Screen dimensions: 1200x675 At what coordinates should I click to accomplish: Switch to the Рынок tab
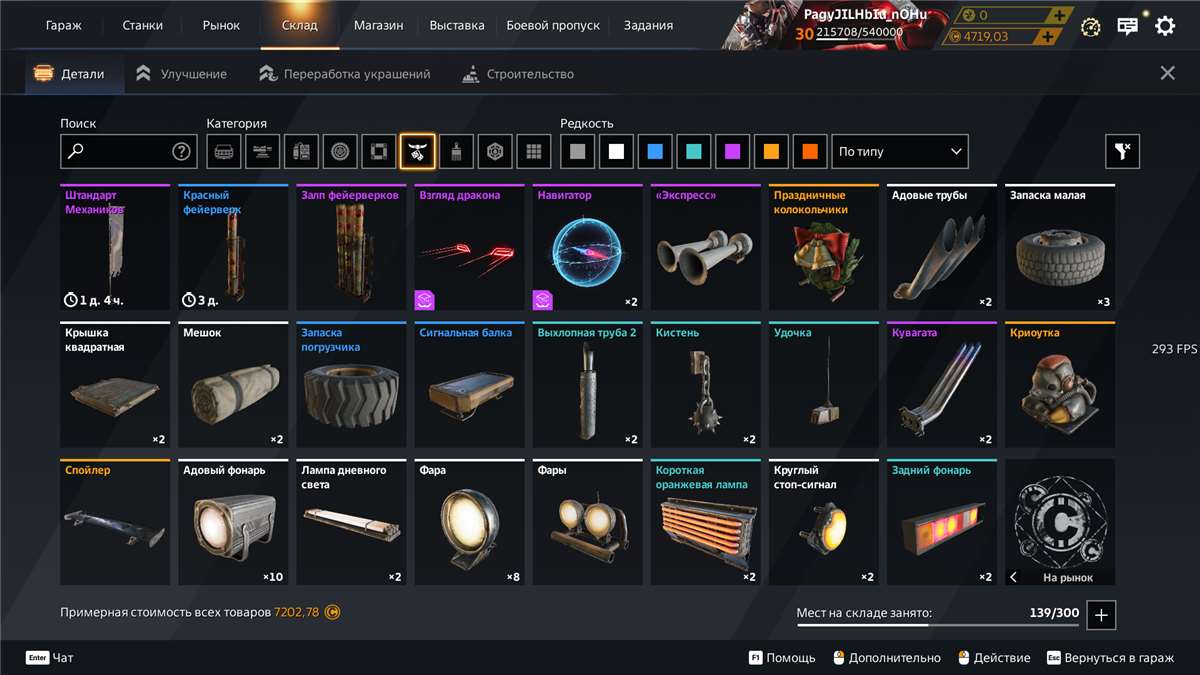221,25
